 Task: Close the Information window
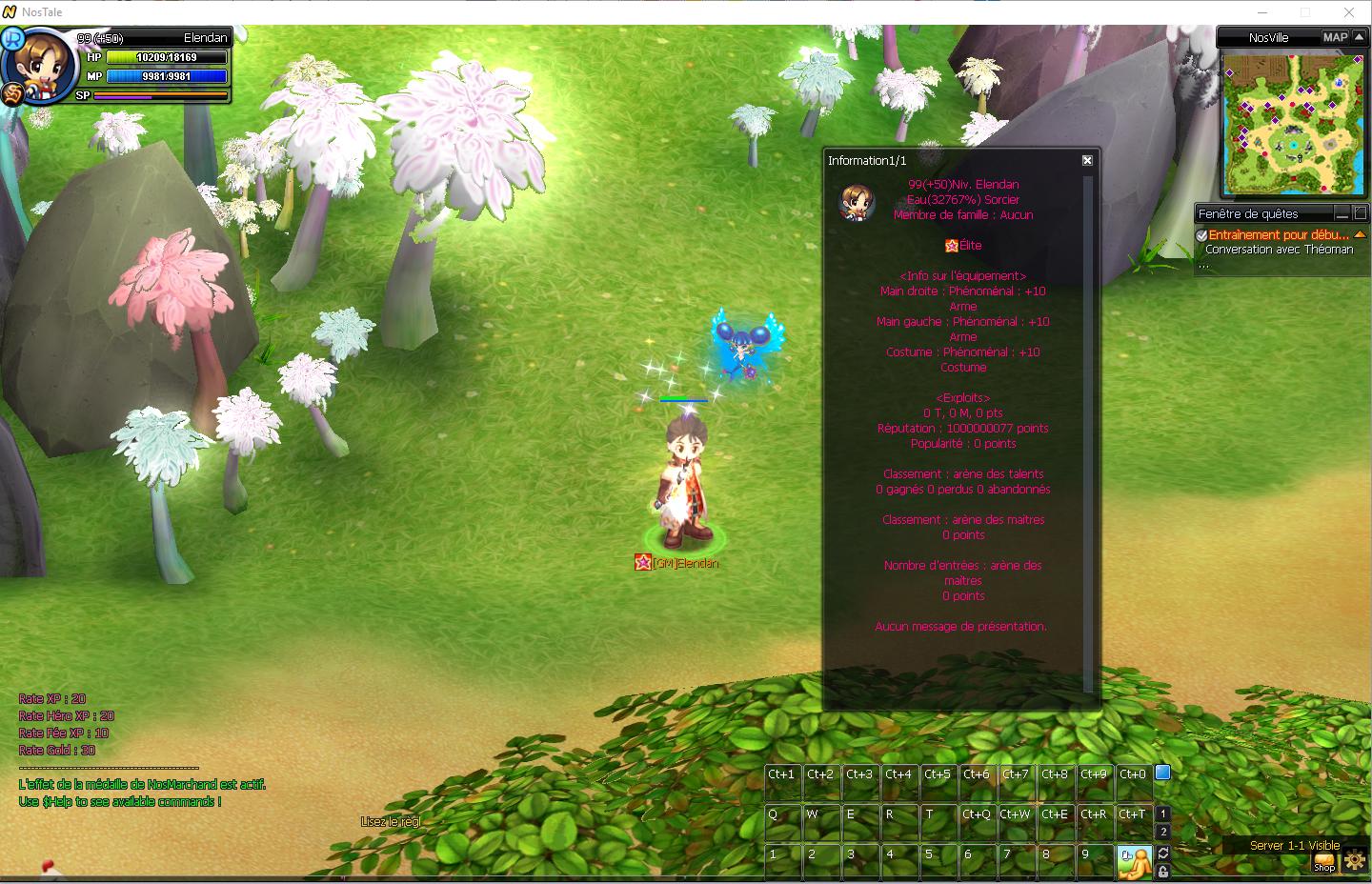coord(1087,160)
